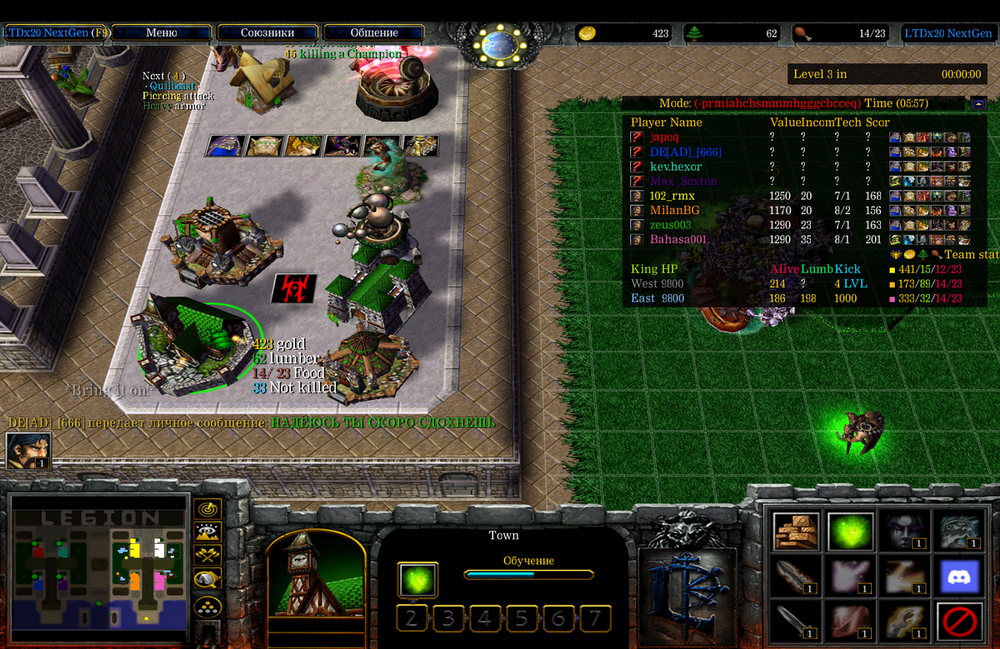This screenshot has width=1000, height=649.
Task: Toggle the formation movement button
Action: click(208, 605)
